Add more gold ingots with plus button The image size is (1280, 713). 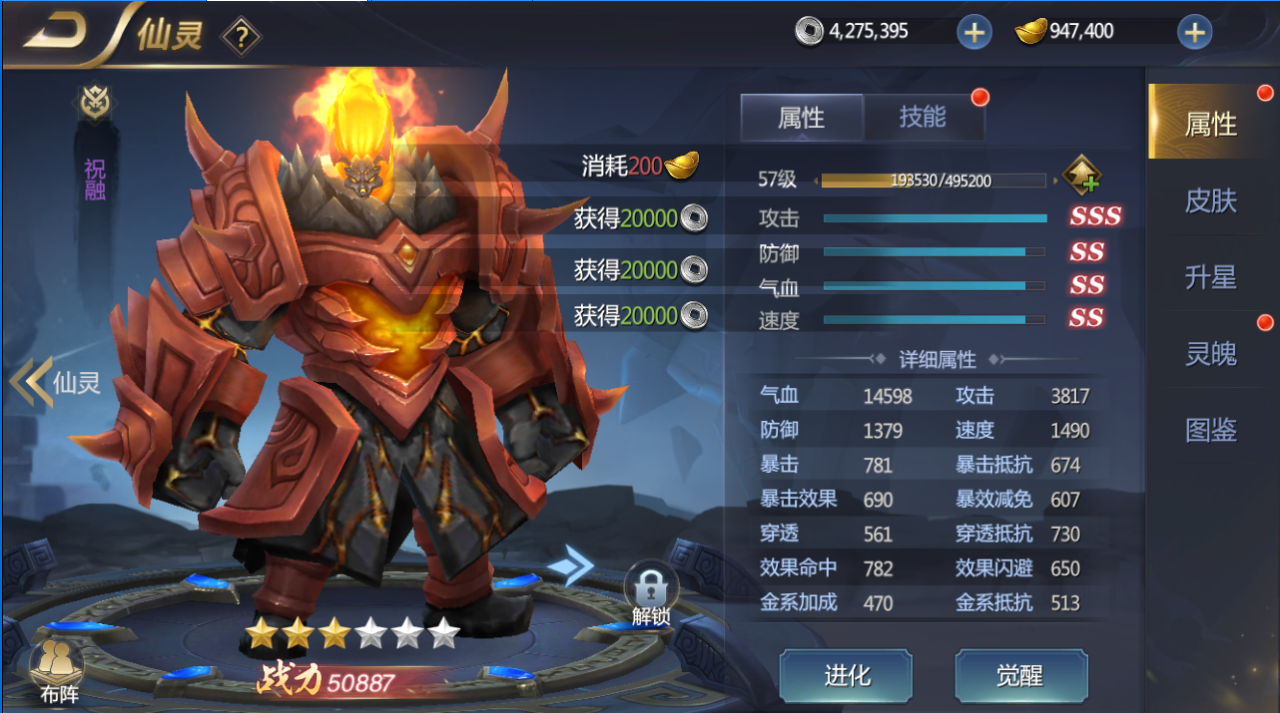[x=1194, y=32]
